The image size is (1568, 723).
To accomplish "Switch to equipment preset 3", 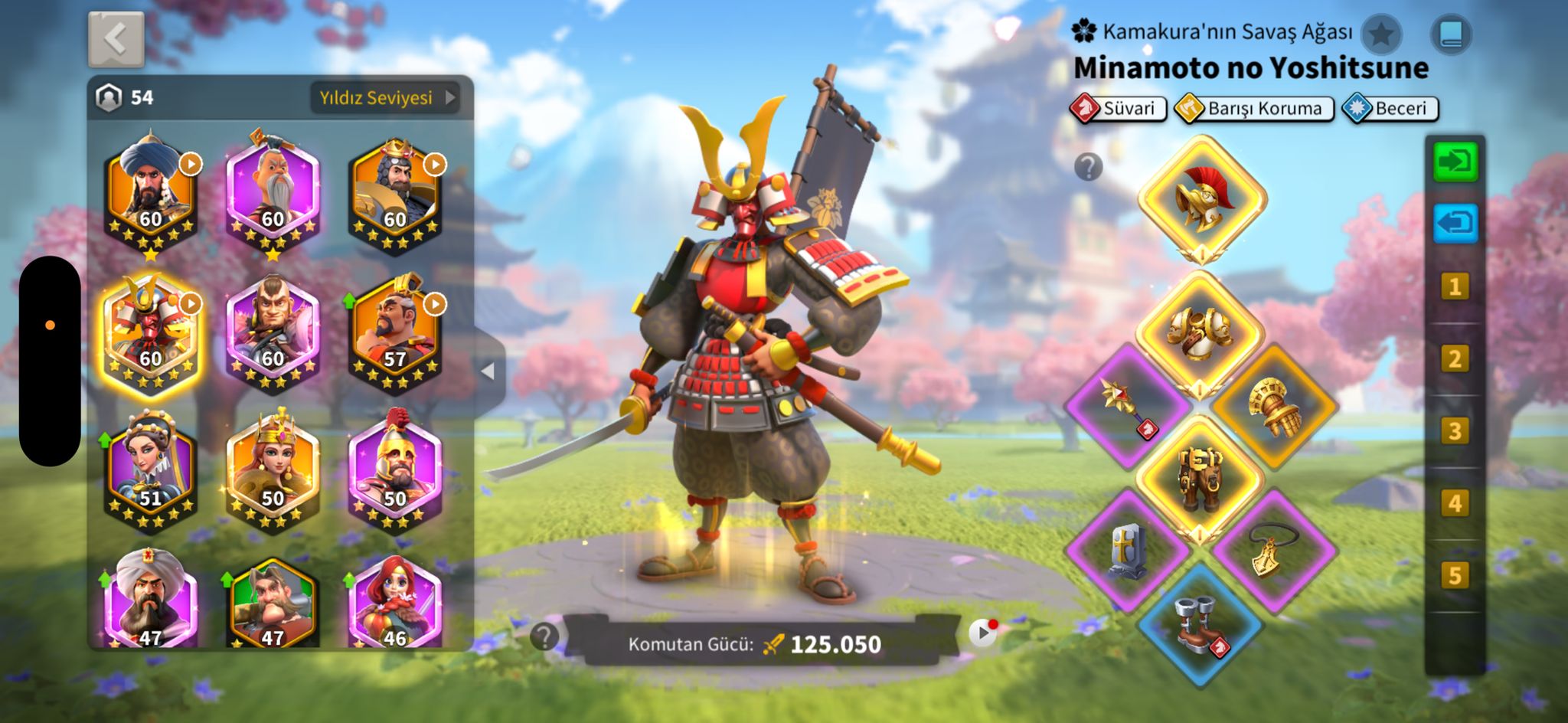I will coord(1455,431).
